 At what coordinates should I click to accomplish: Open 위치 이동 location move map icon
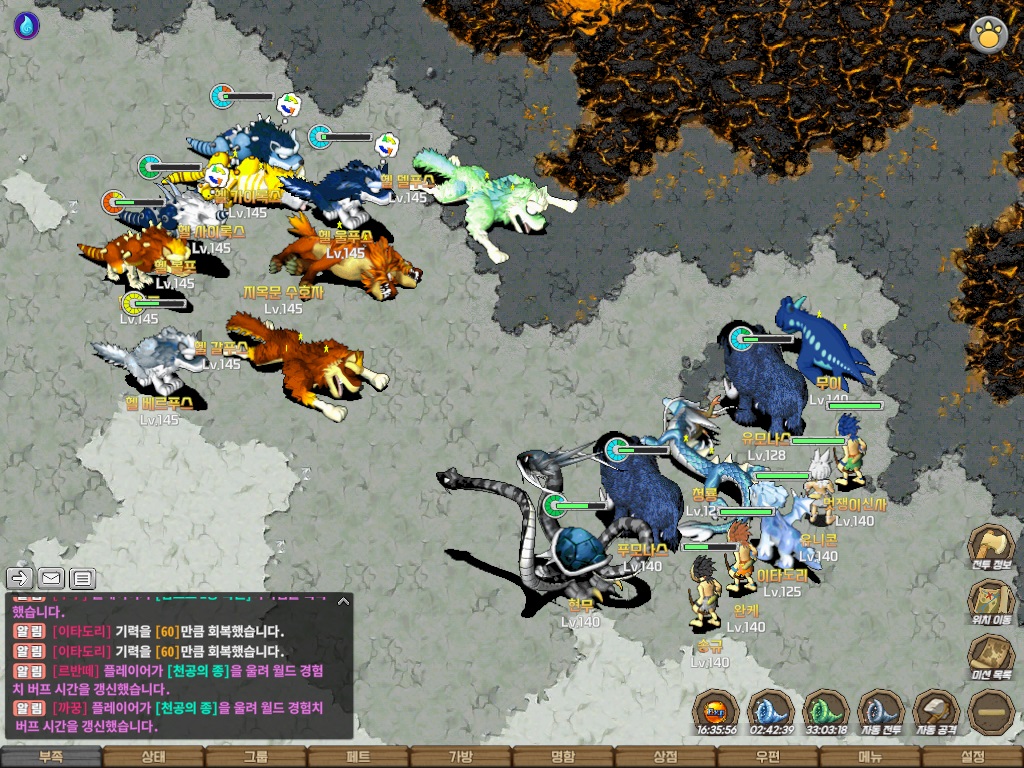[x=991, y=603]
